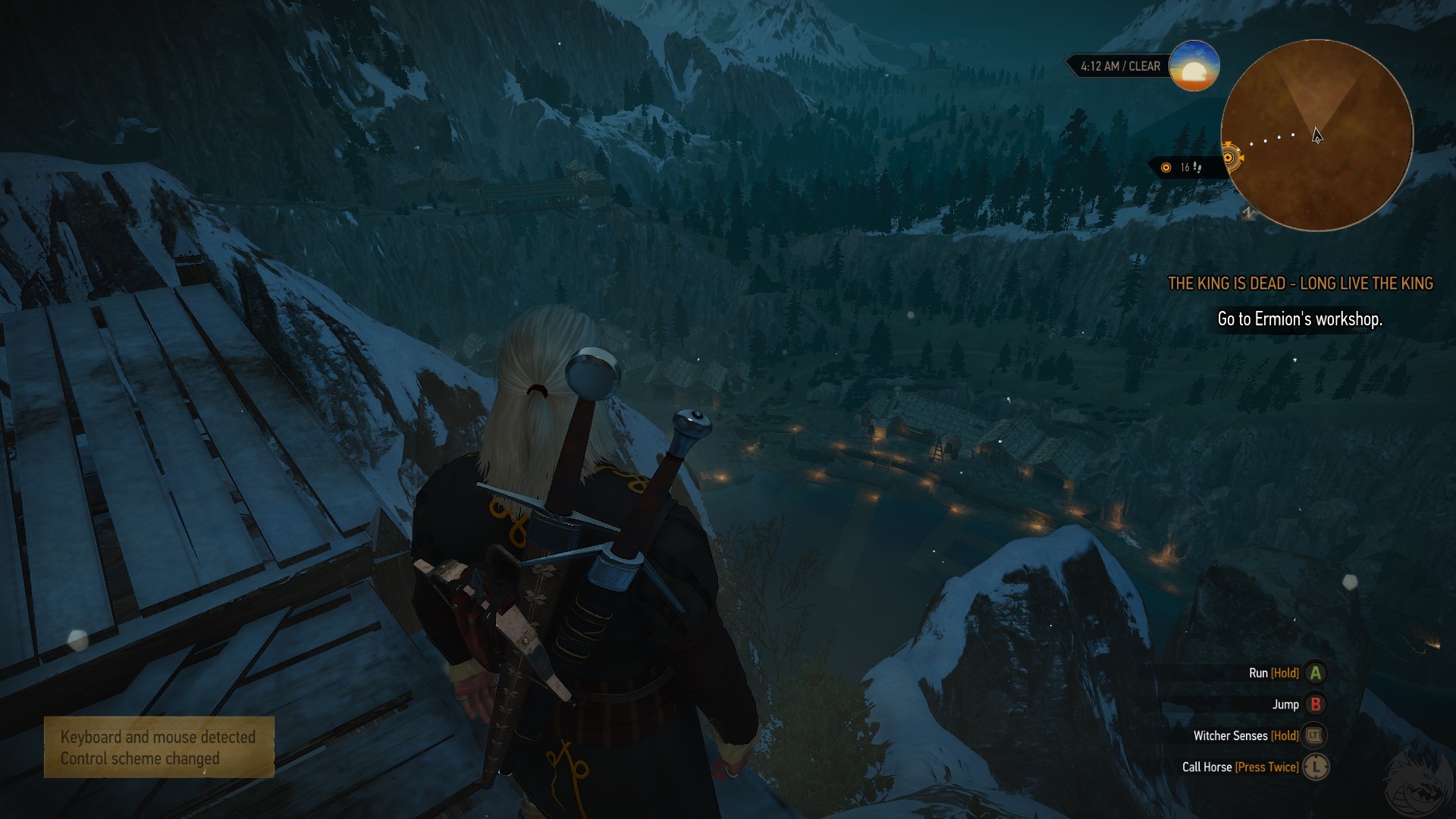The height and width of the screenshot is (819, 1456).
Task: Click the 'Control scheme changed' notification
Action: (x=158, y=748)
